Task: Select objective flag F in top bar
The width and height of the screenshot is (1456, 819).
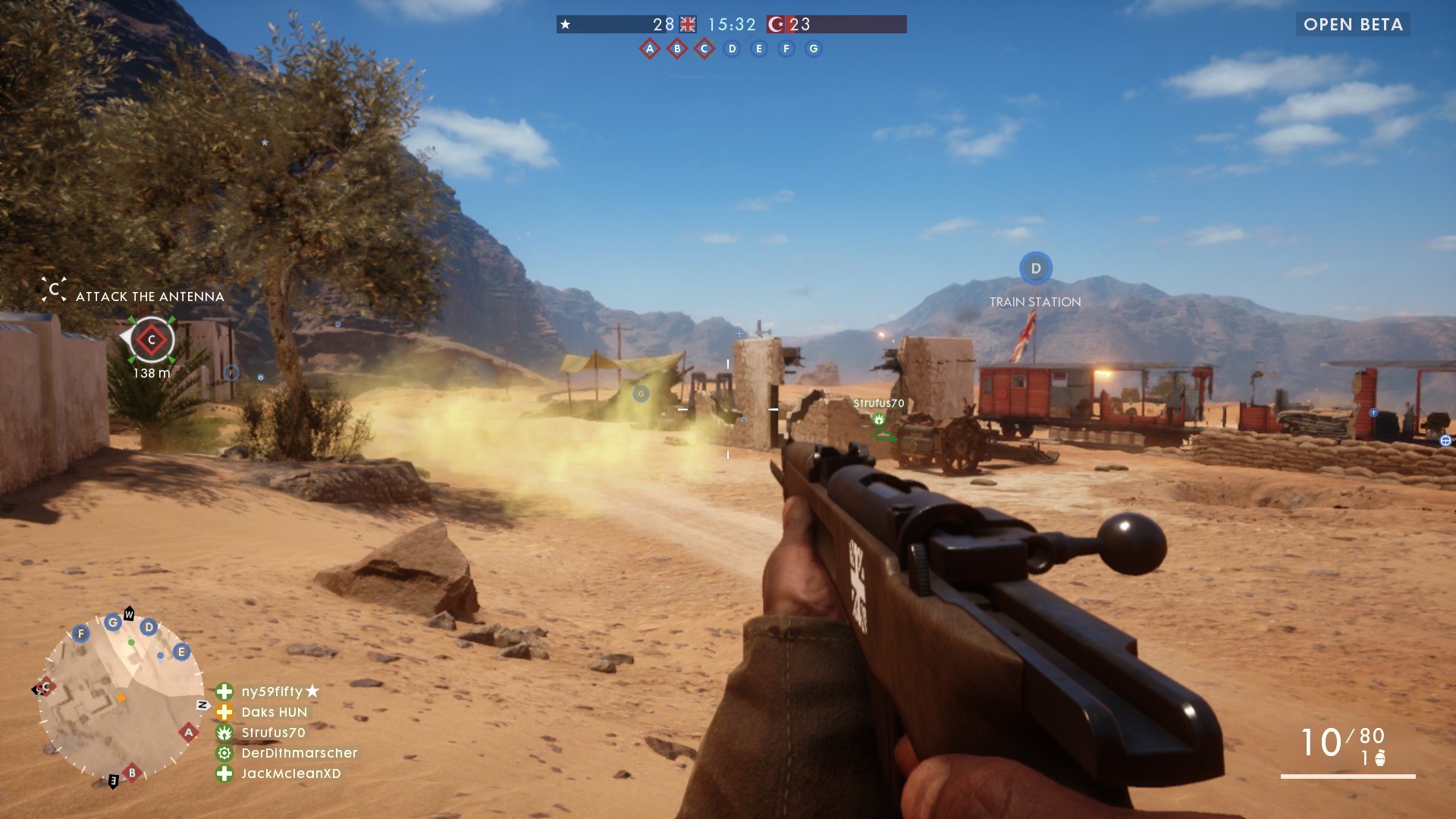Action: 786,49
